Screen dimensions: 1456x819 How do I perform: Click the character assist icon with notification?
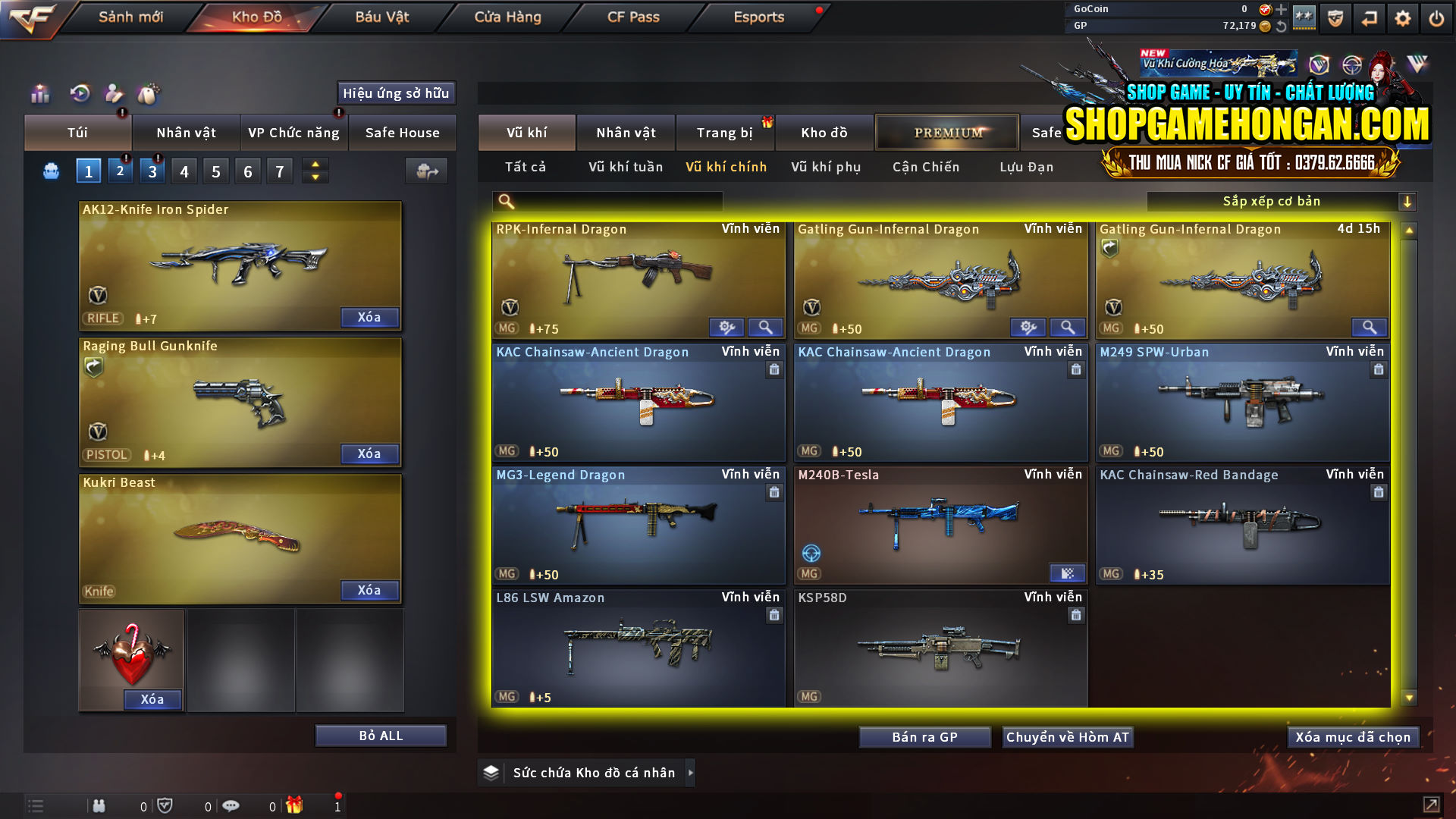(114, 93)
